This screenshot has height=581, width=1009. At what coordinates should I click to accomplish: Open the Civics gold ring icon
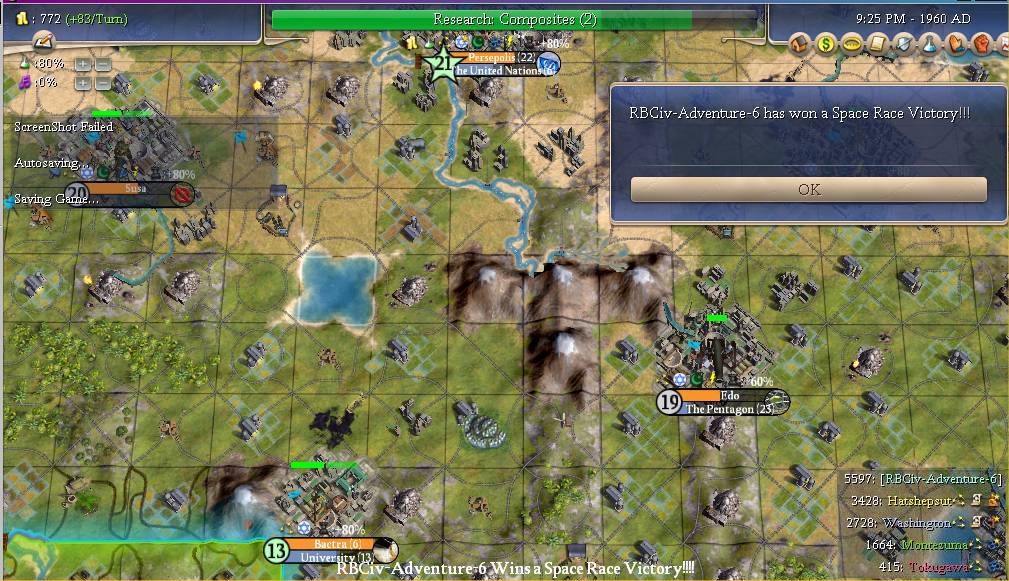[852, 44]
